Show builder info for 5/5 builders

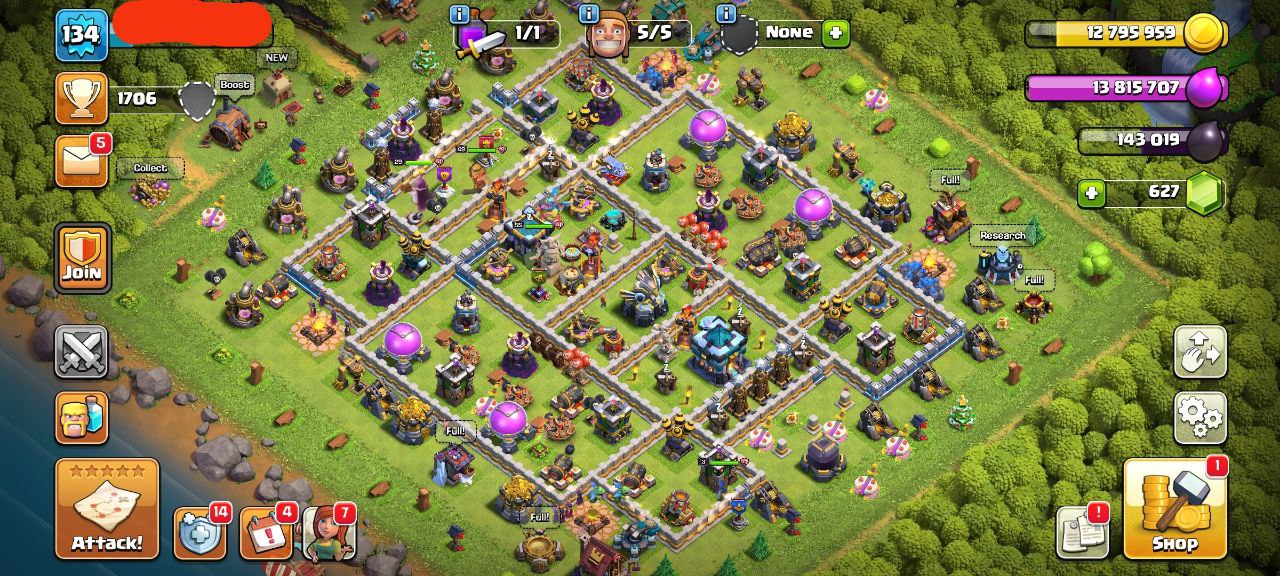[589, 14]
